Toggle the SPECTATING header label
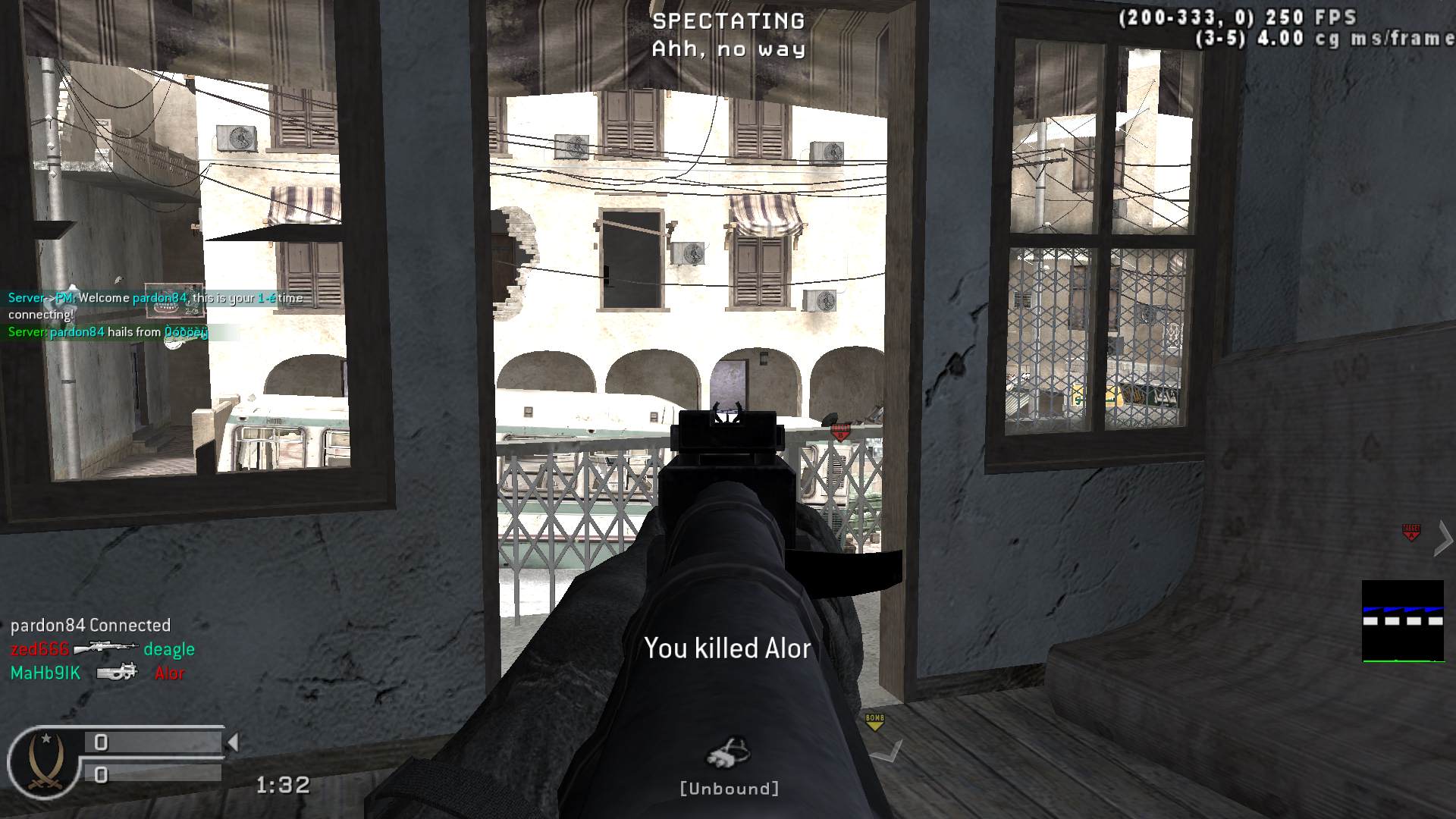This screenshot has width=1456, height=819. coord(728,20)
